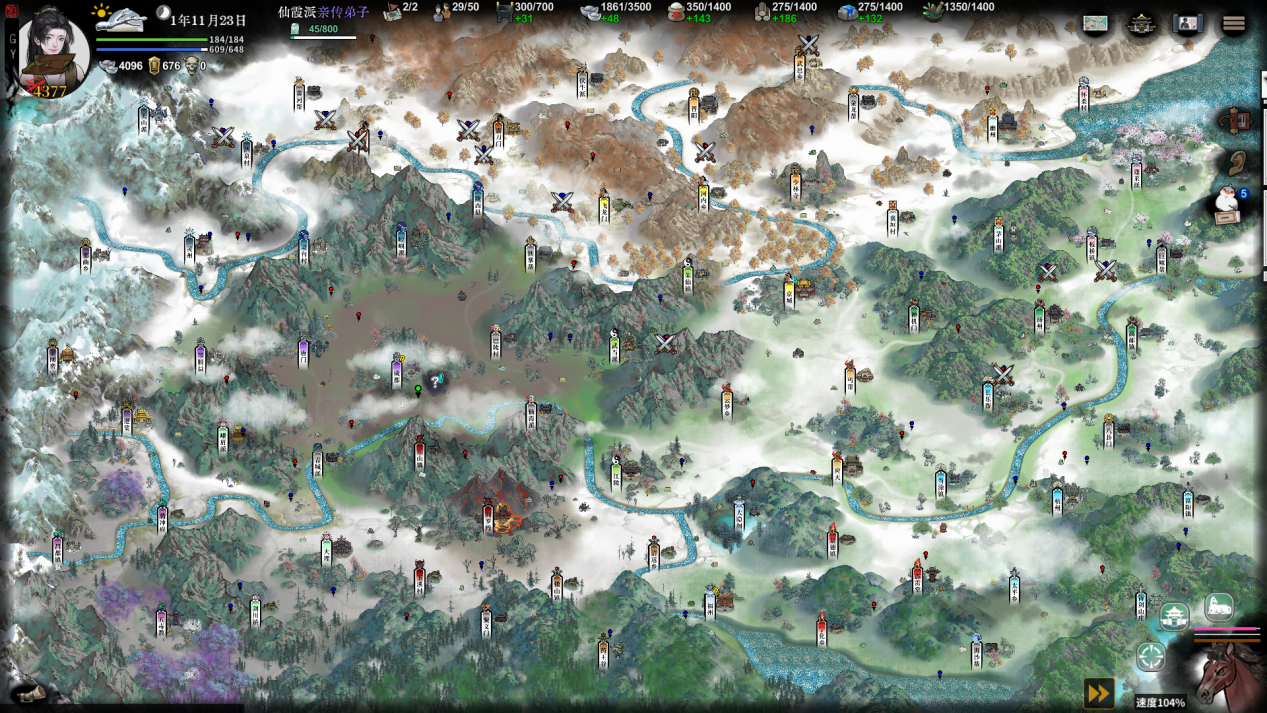
Task: Open the three-line hamburger menu
Action: tap(1234, 24)
